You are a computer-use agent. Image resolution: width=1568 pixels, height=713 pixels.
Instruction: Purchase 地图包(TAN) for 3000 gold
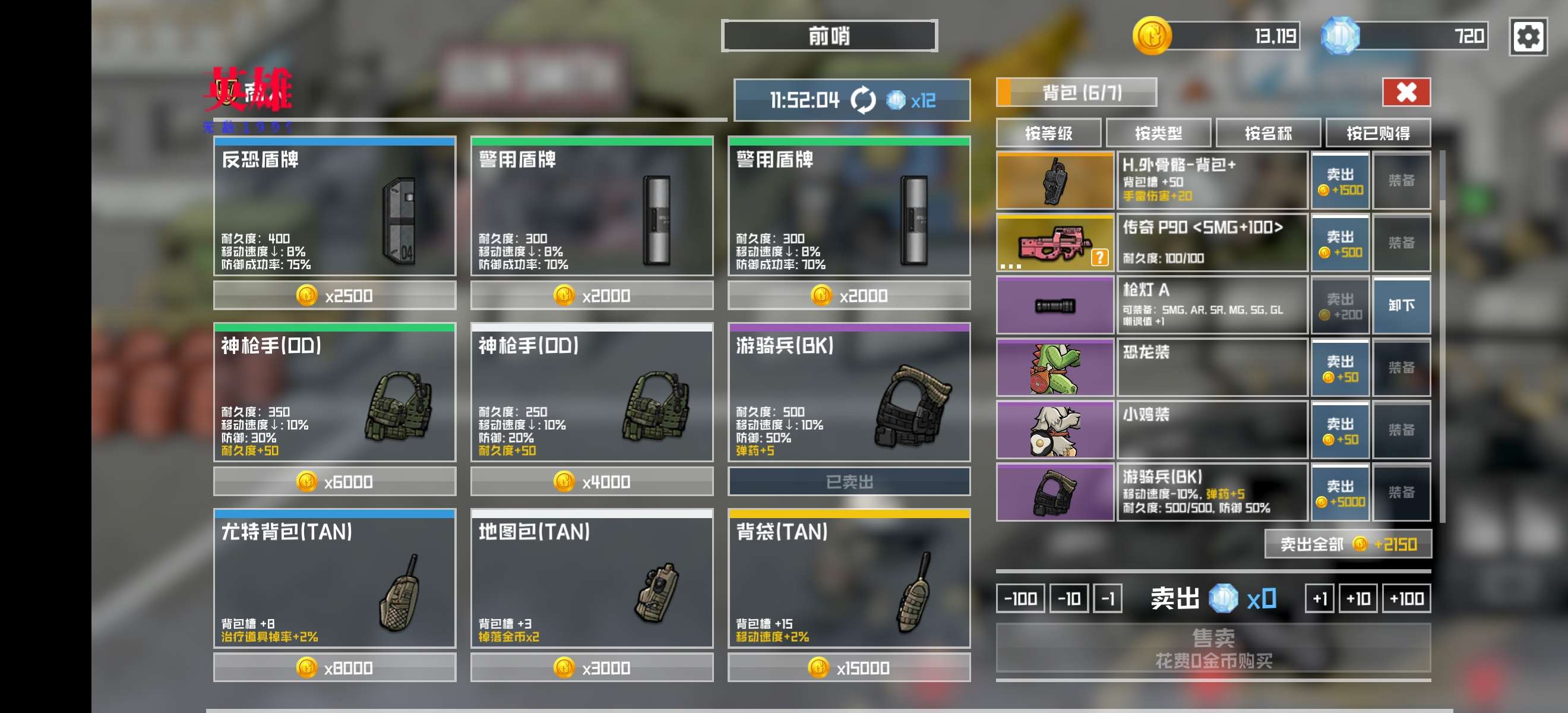(591, 668)
